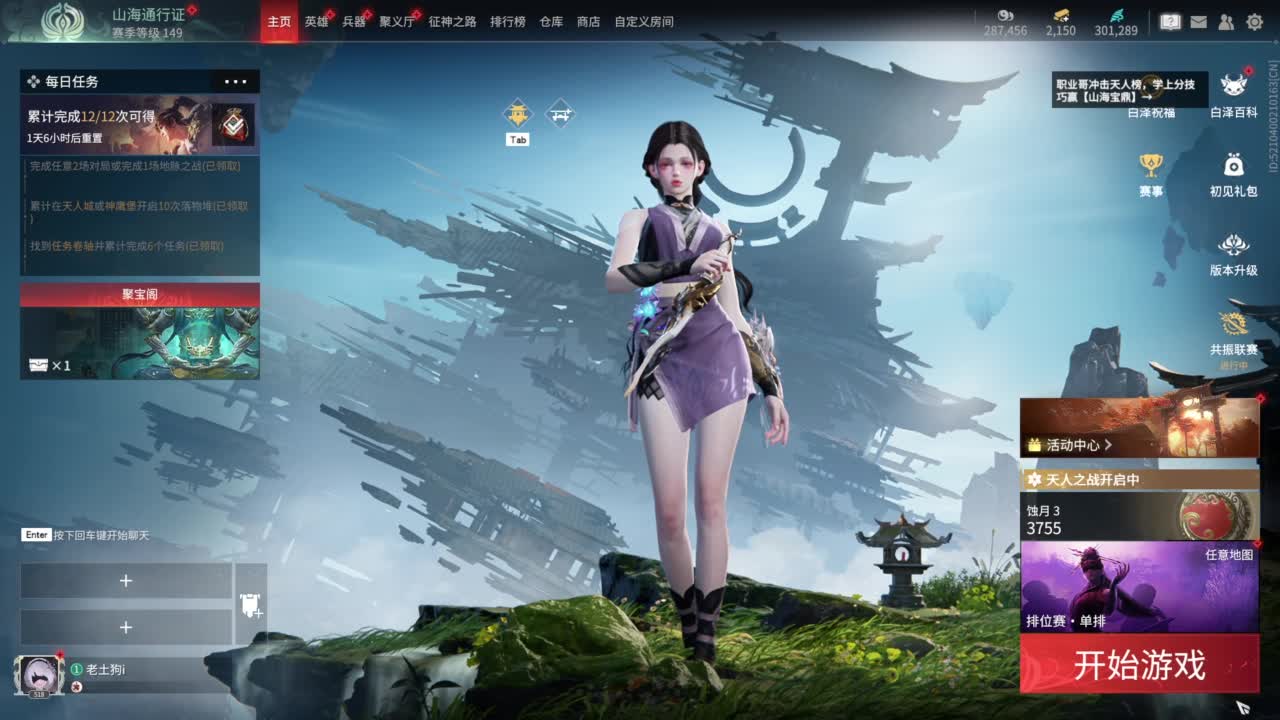Go to the 征神之路 tab

(x=452, y=21)
